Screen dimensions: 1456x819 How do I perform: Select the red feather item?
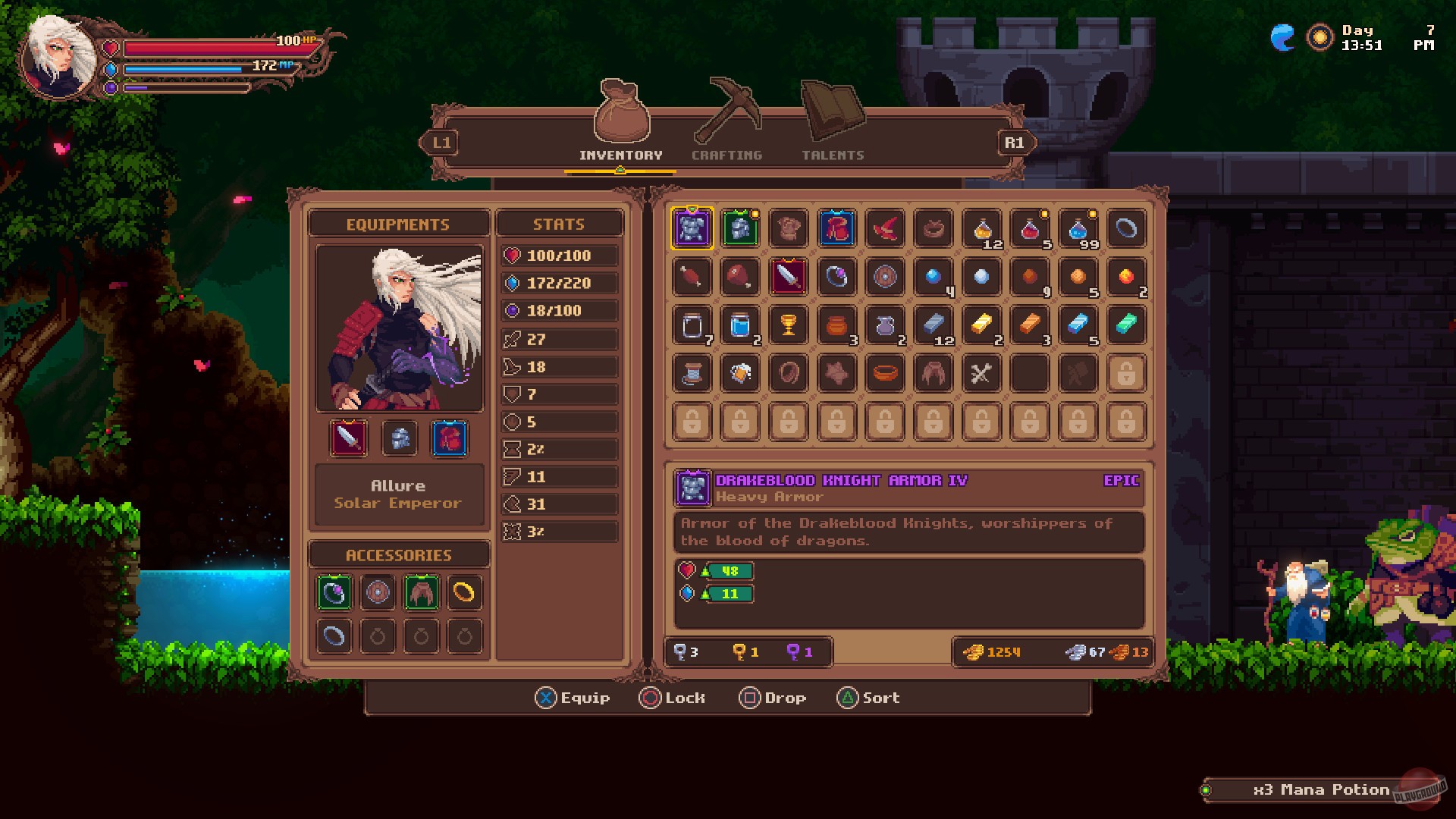click(x=885, y=228)
